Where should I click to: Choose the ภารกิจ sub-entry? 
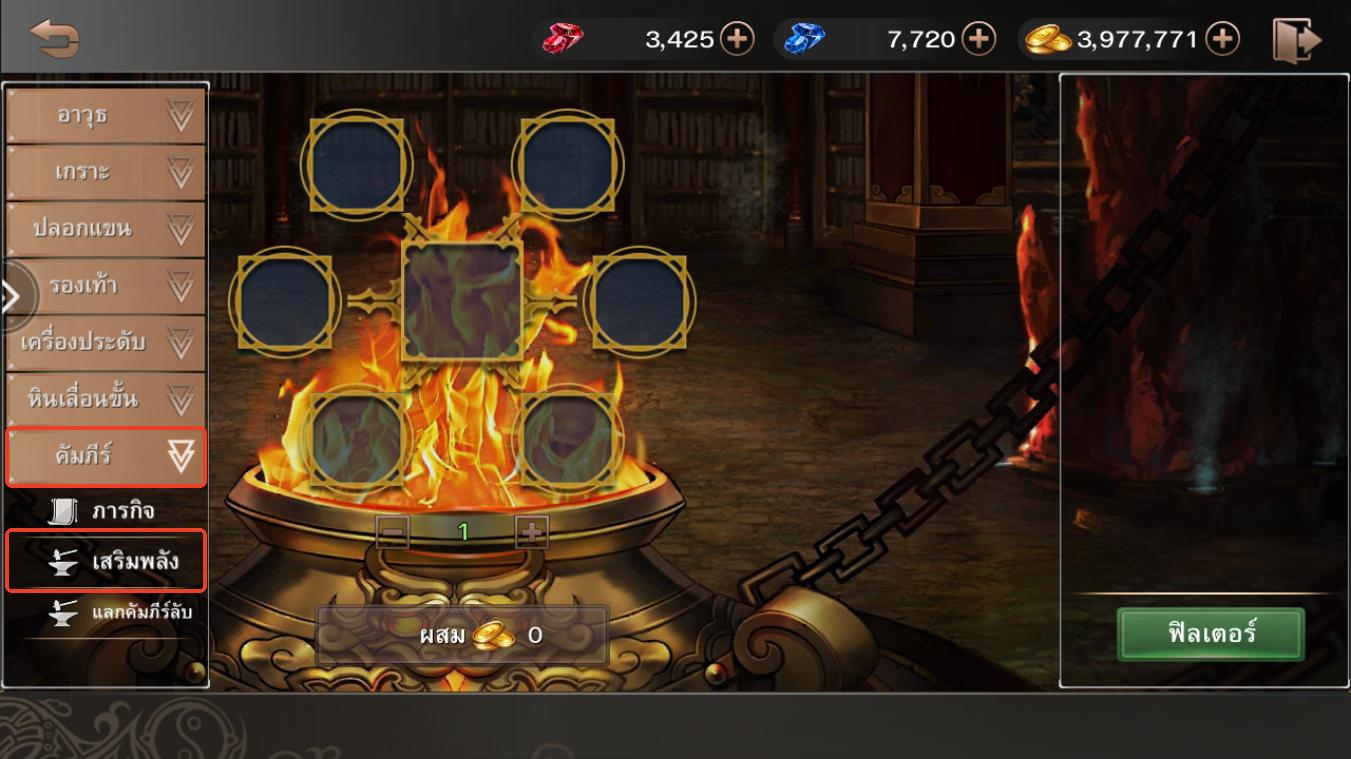(106, 512)
